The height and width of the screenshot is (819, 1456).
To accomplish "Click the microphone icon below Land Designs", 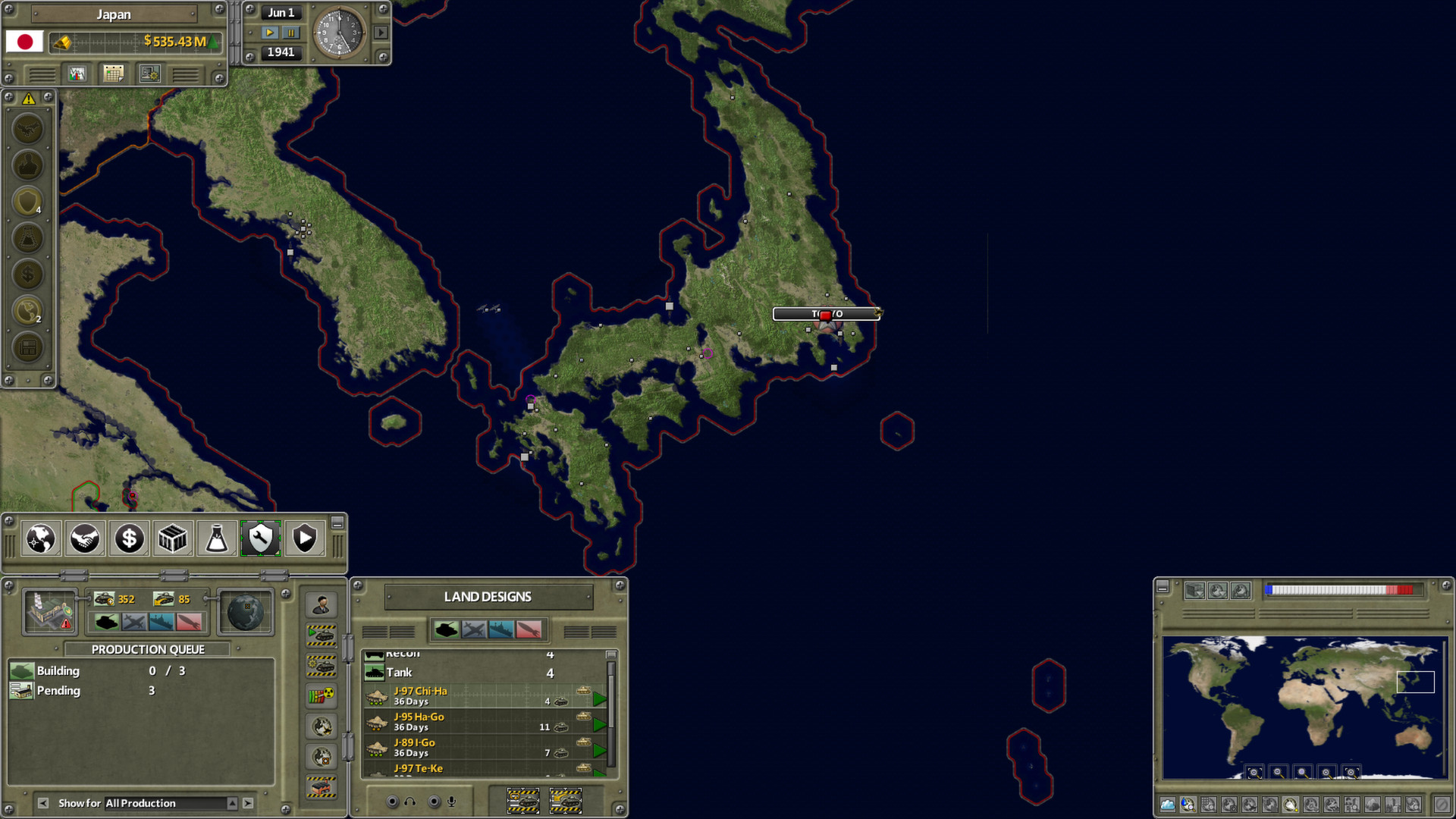I will (451, 801).
